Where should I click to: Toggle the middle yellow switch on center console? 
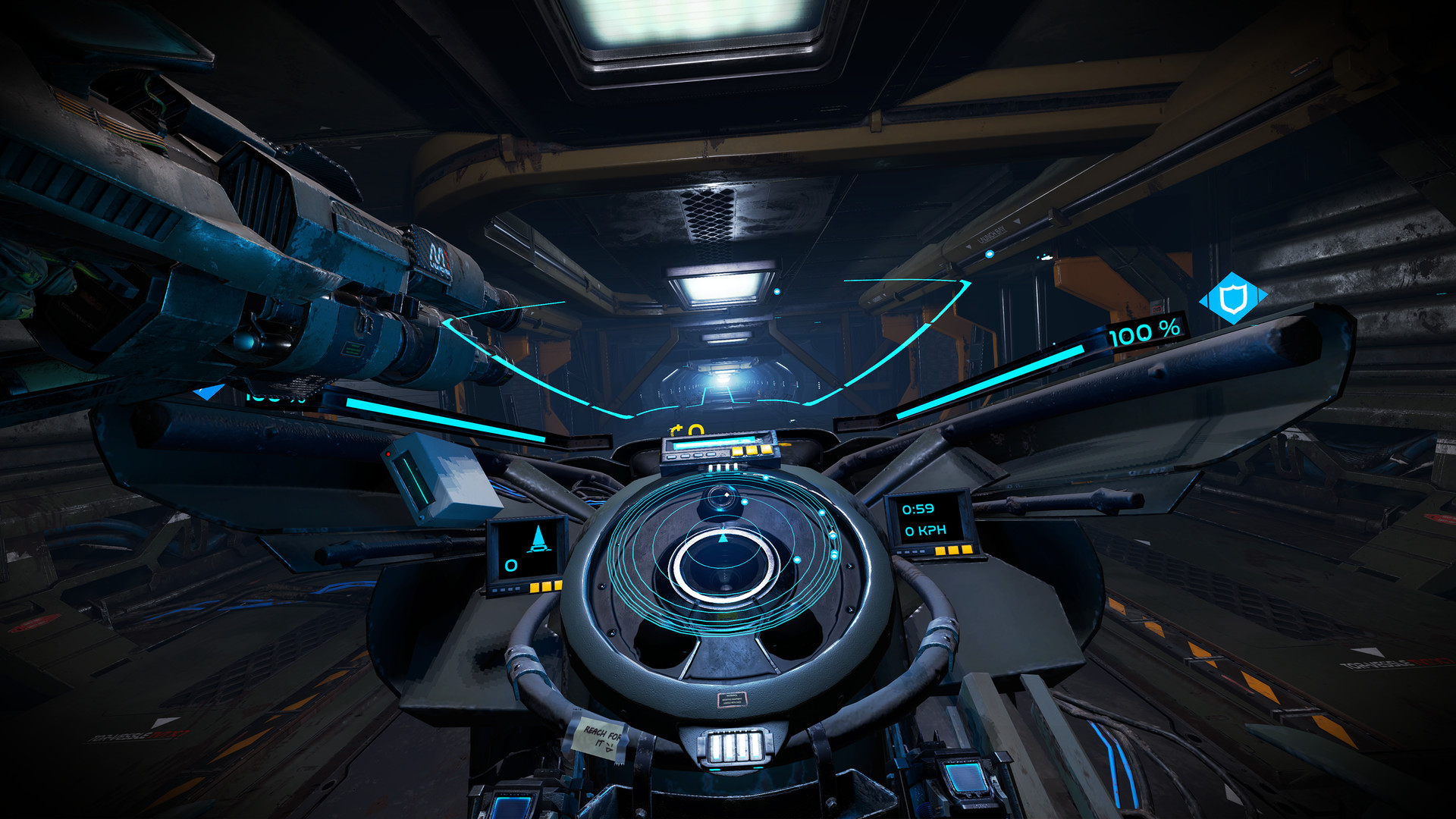click(752, 450)
